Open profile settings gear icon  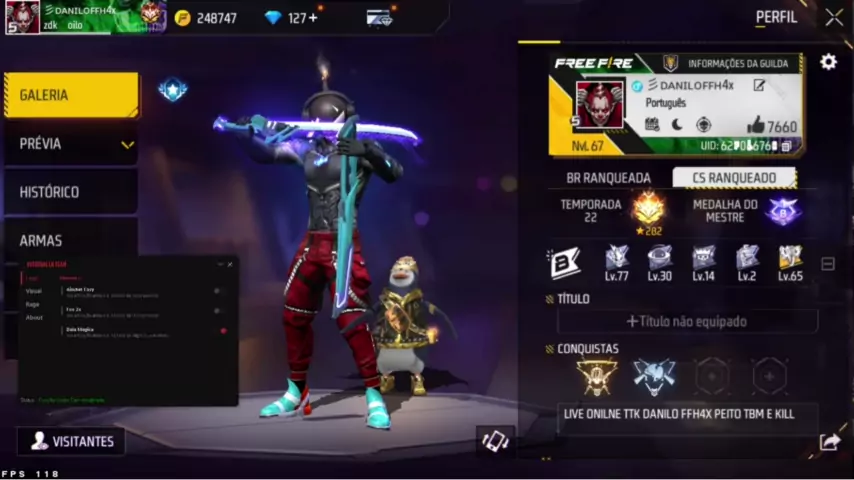coord(828,62)
